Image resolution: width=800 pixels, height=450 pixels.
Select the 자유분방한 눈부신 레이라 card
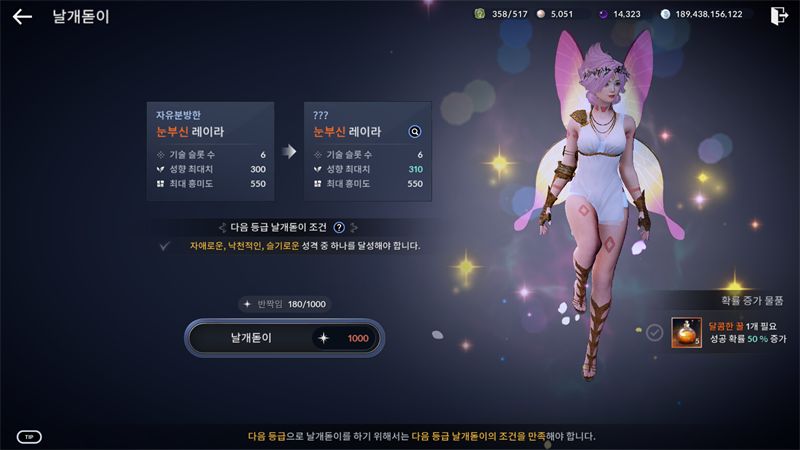(x=210, y=151)
